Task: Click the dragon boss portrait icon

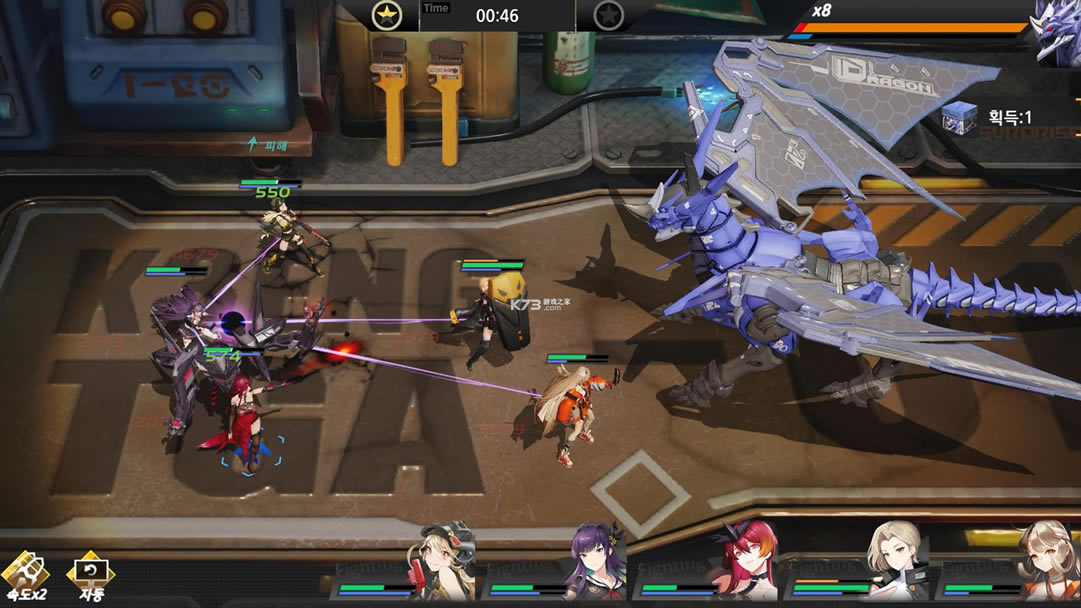Action: [1057, 30]
